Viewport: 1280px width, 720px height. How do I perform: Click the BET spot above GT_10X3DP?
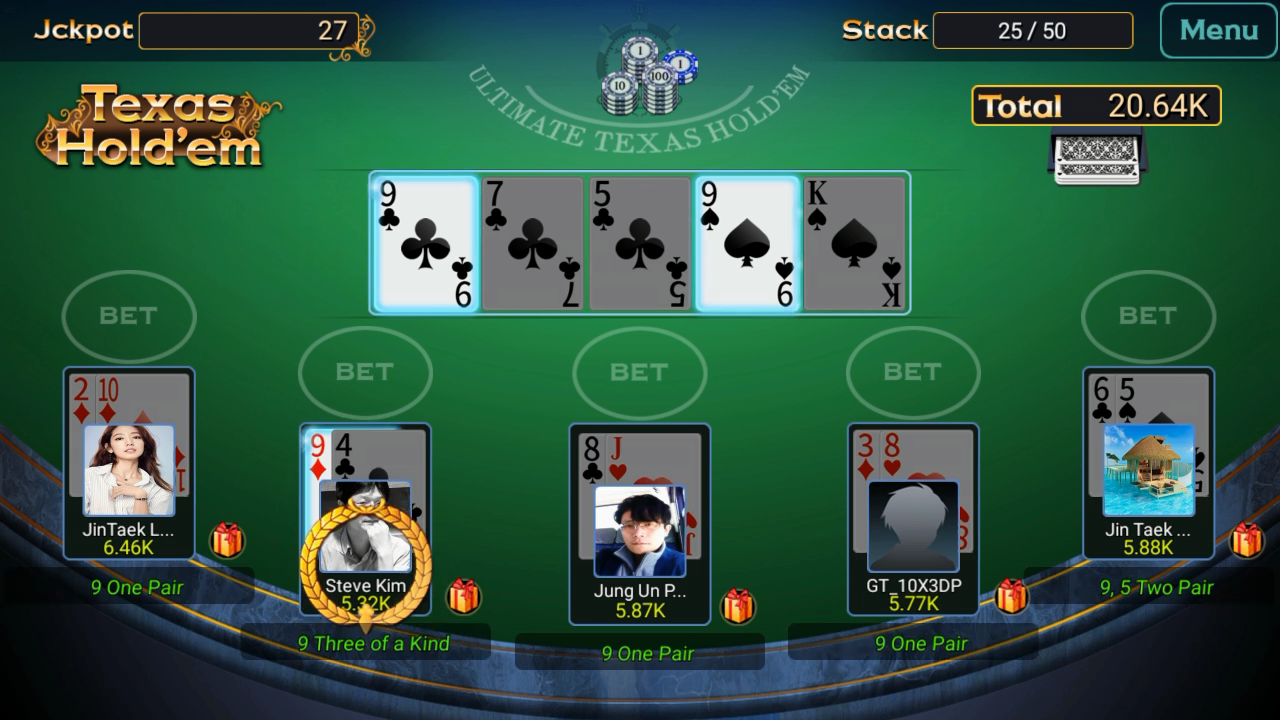pos(913,373)
